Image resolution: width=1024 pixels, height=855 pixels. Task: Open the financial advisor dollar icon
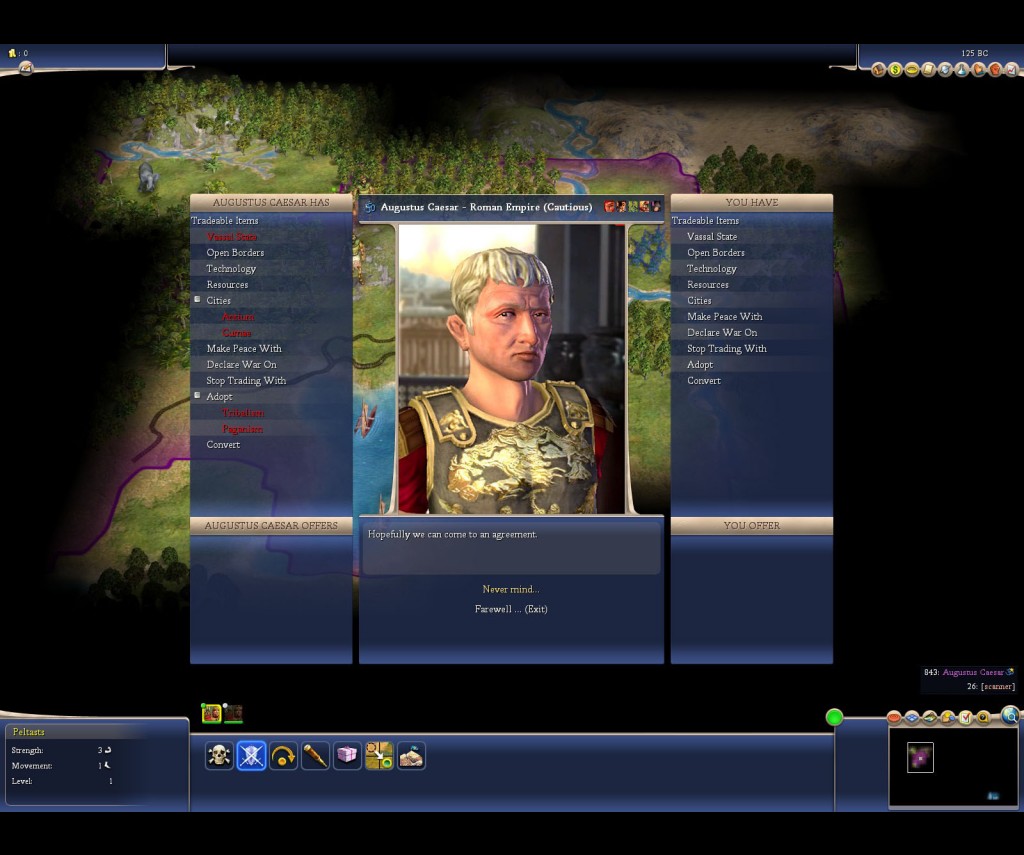click(895, 70)
